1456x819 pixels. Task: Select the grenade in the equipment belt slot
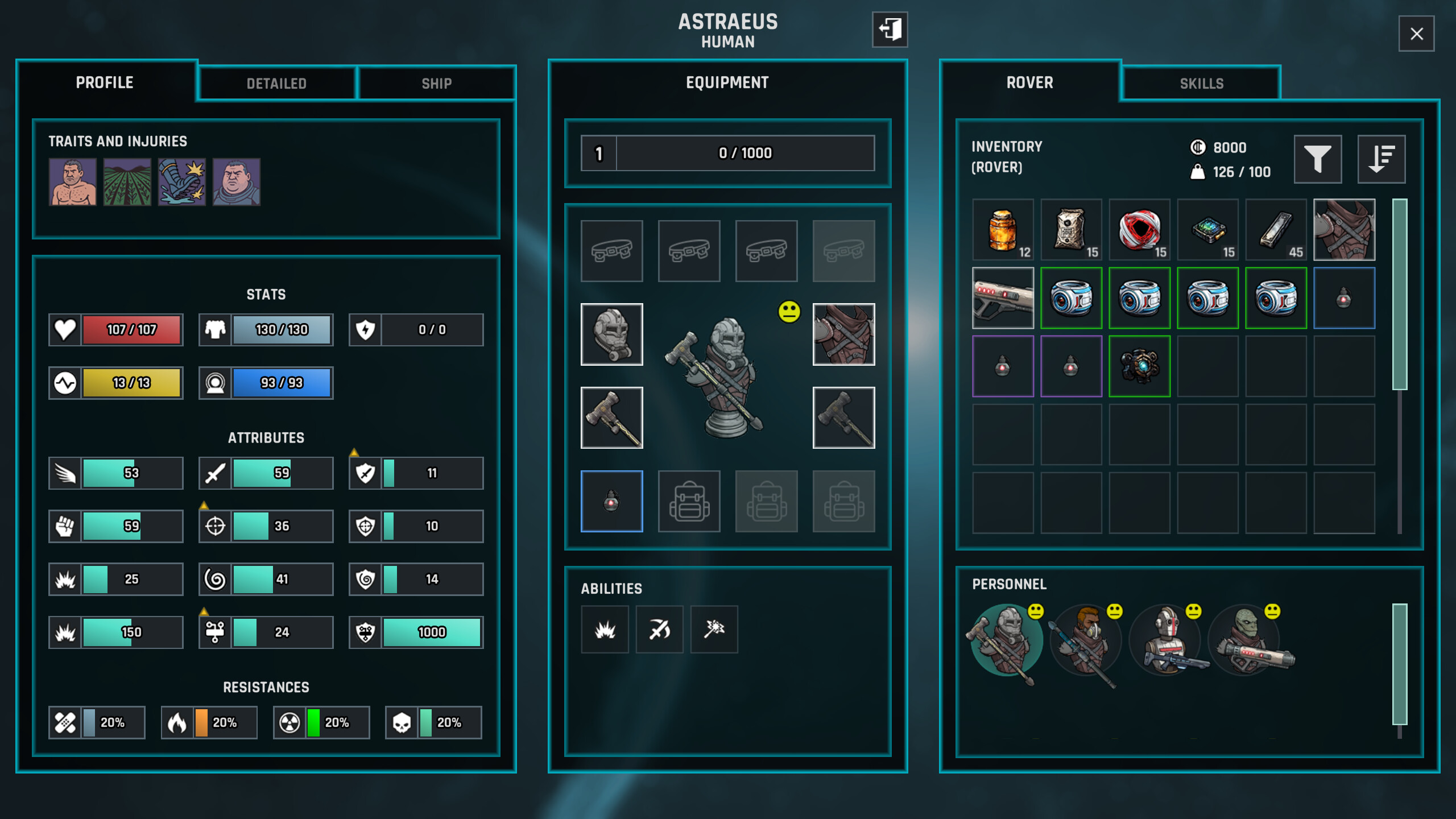611,501
